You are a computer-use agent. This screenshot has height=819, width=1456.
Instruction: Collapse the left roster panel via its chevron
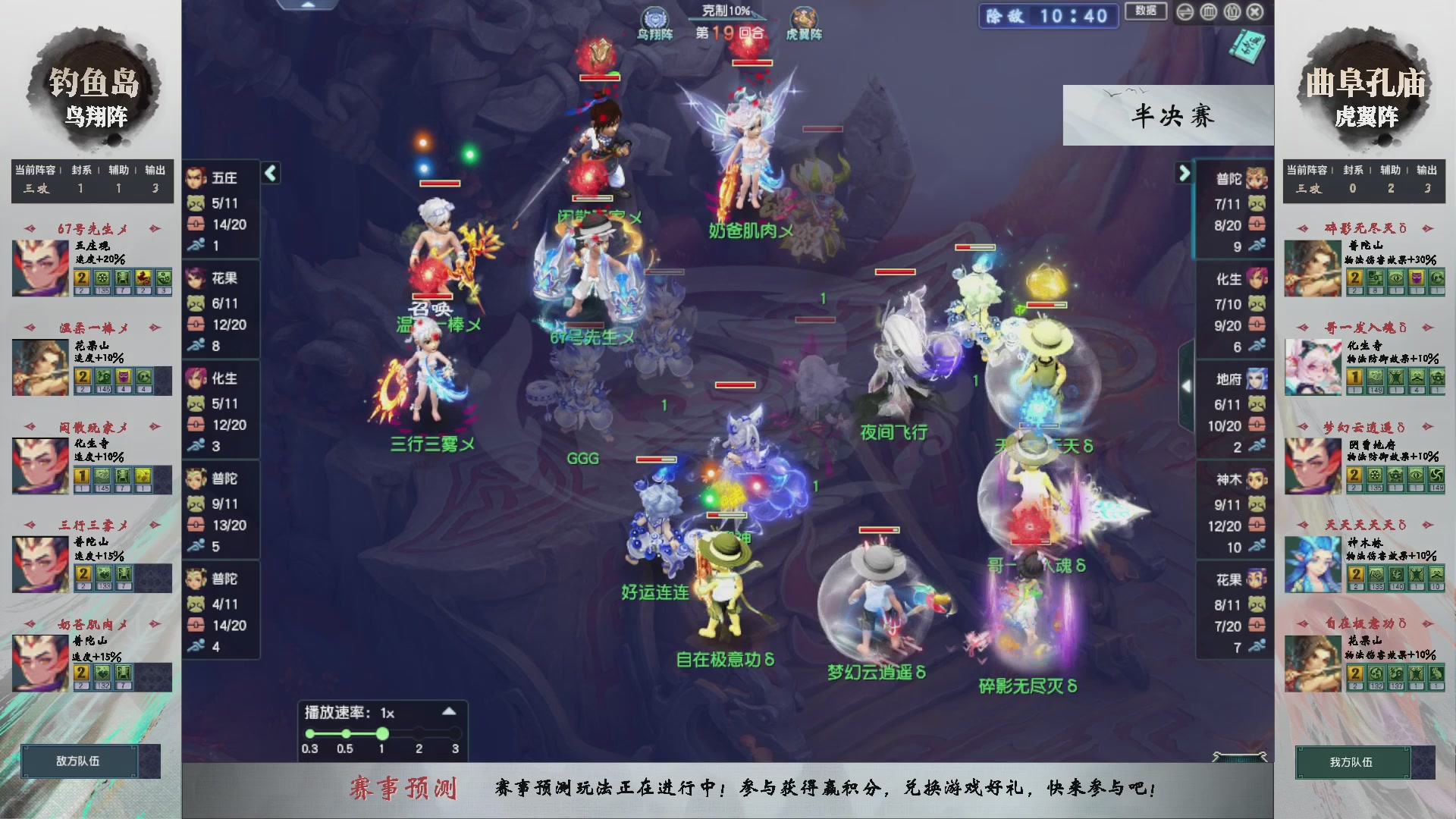click(x=269, y=172)
